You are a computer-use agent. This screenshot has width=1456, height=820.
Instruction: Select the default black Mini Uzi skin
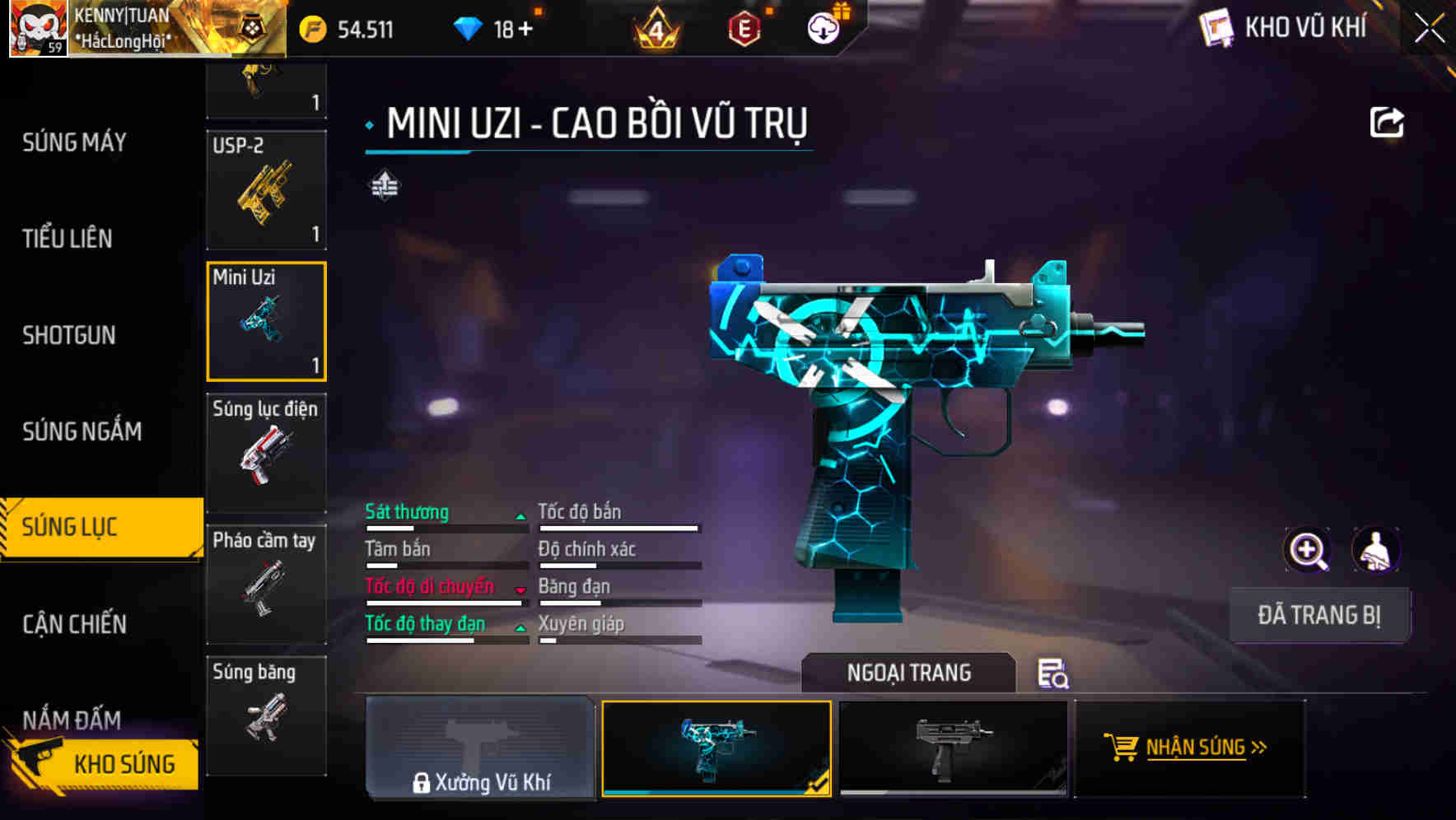coord(953,748)
